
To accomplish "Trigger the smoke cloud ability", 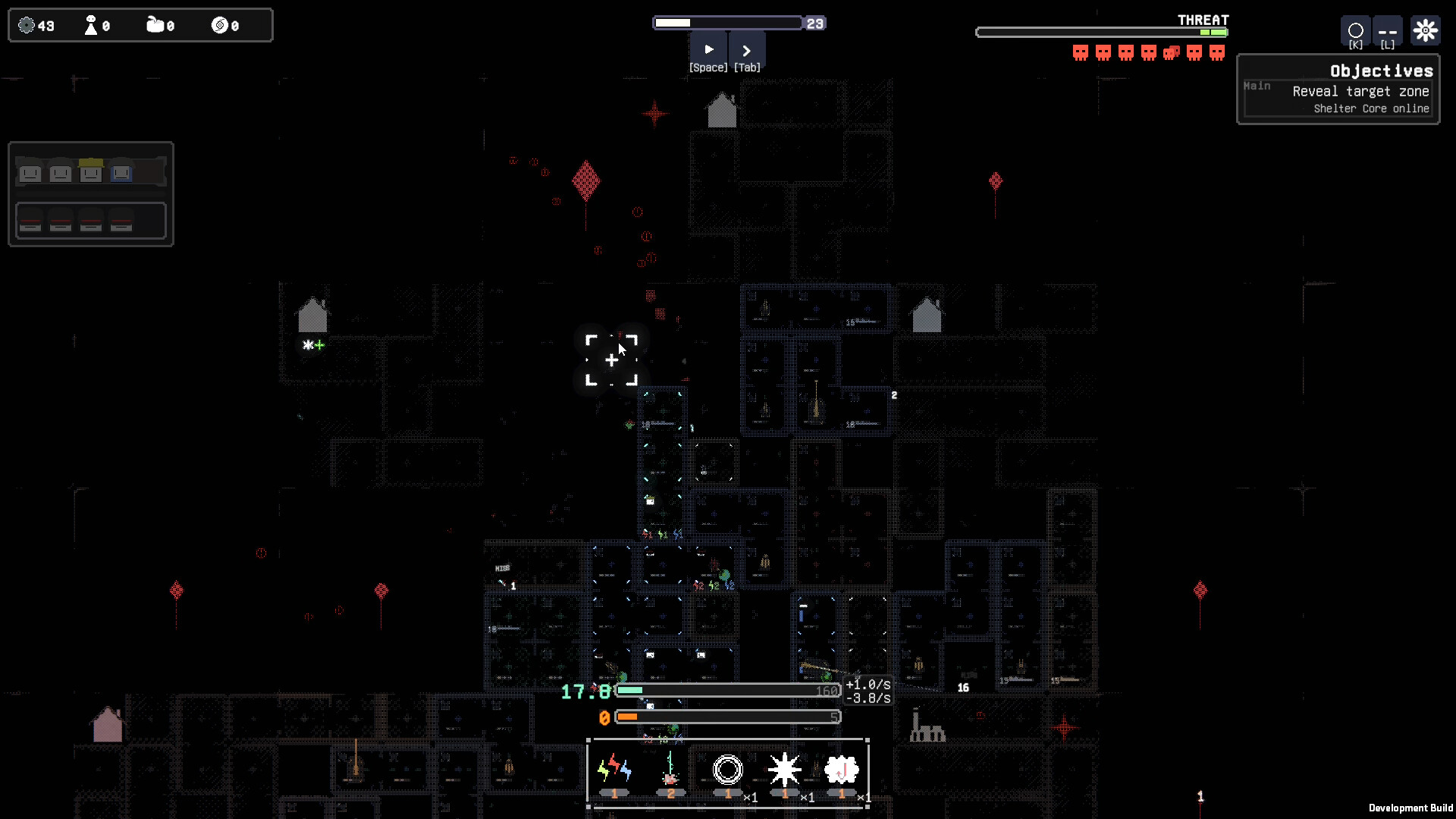I will (x=841, y=770).
